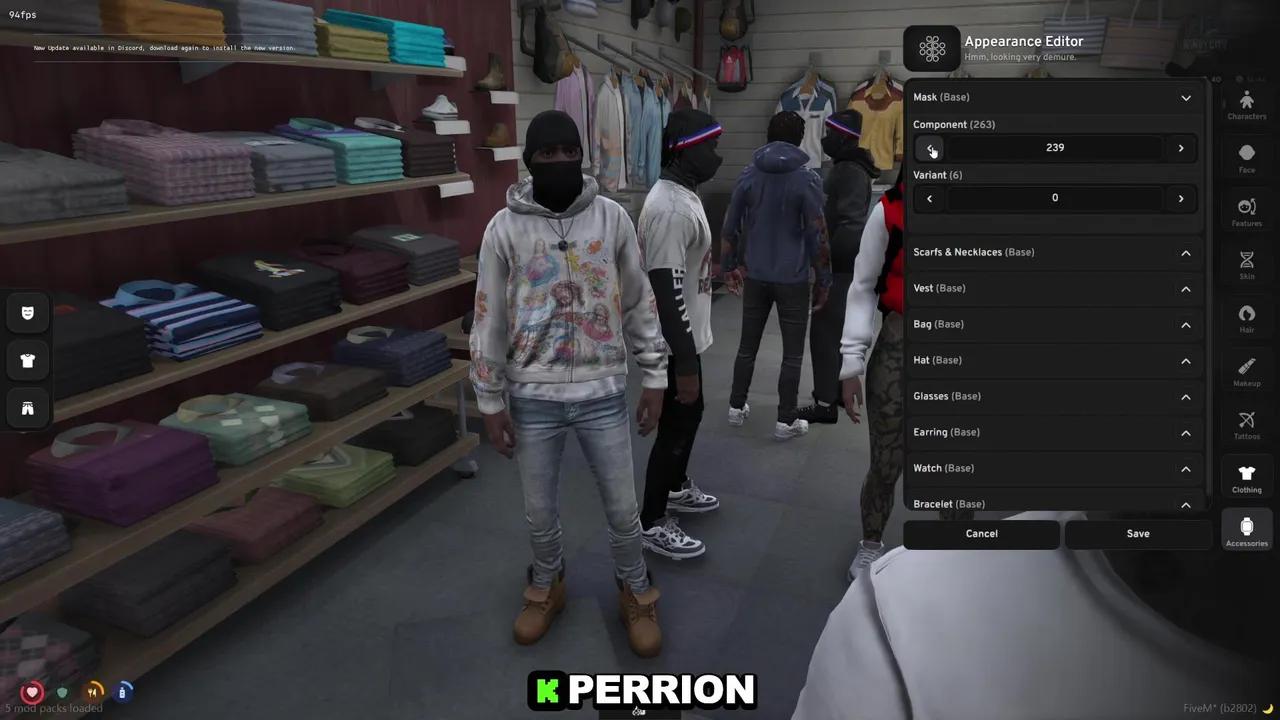Viewport: 1280px width, 720px height.
Task: Collapse the Mask (Base) section
Action: (1185, 97)
